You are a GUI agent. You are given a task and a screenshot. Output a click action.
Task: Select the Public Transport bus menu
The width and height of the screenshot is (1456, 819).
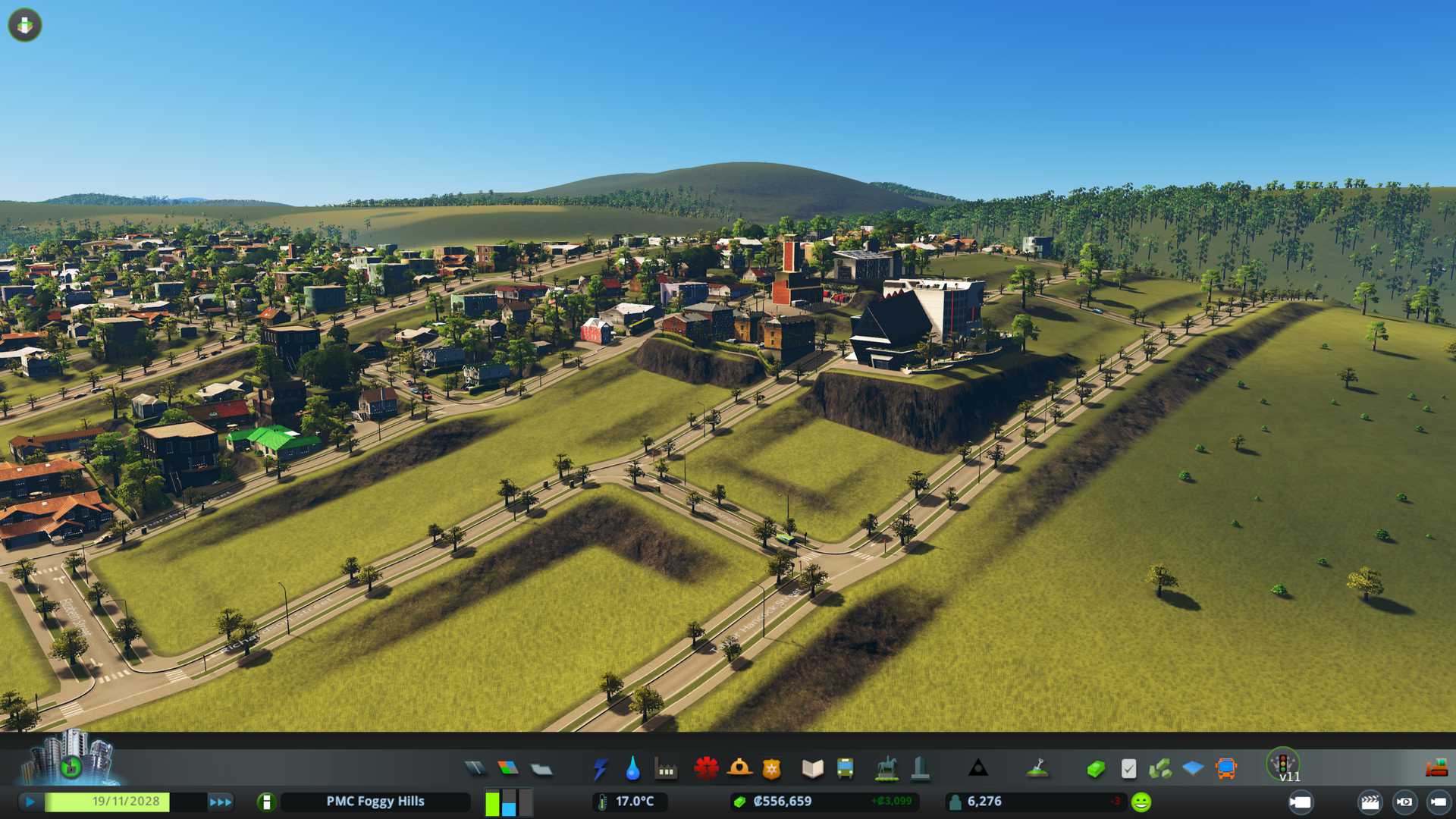(x=845, y=769)
